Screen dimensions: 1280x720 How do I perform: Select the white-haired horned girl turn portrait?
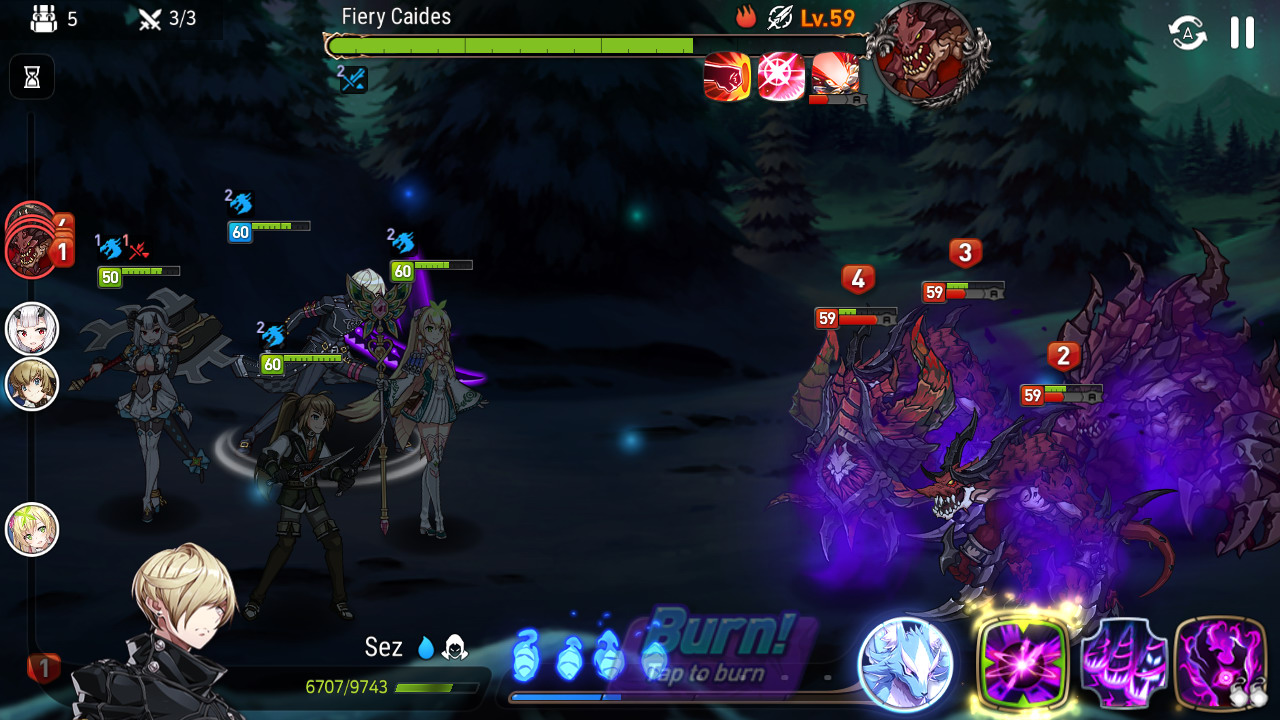[x=33, y=329]
